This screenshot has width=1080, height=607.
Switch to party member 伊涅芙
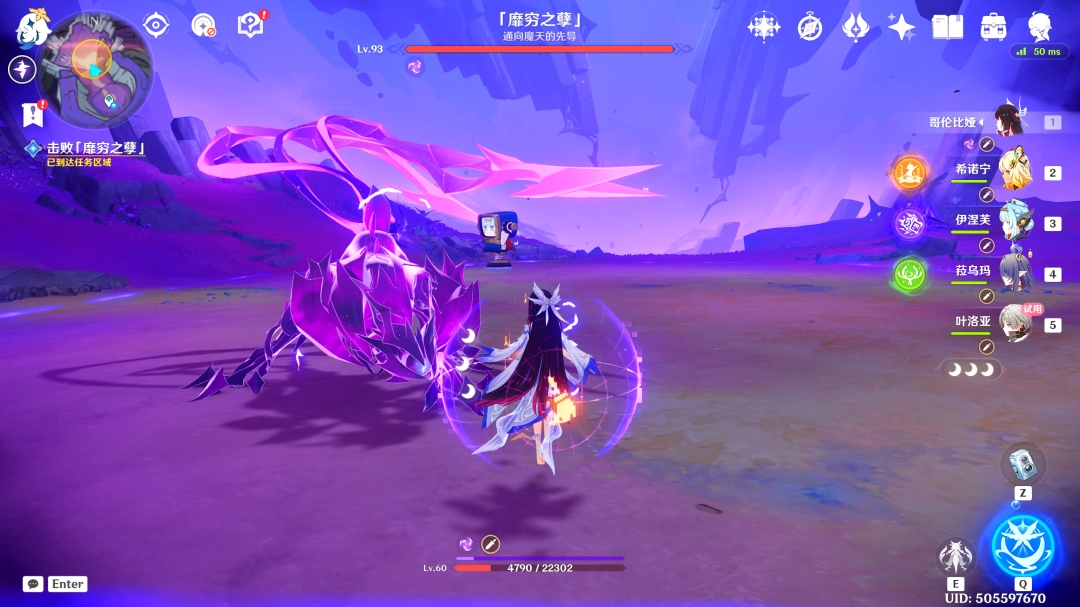[x=1014, y=223]
